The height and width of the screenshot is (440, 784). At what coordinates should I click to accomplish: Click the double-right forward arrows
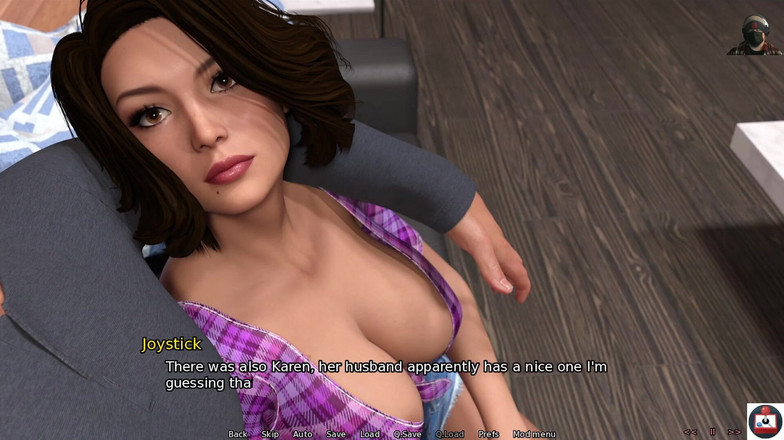735,432
